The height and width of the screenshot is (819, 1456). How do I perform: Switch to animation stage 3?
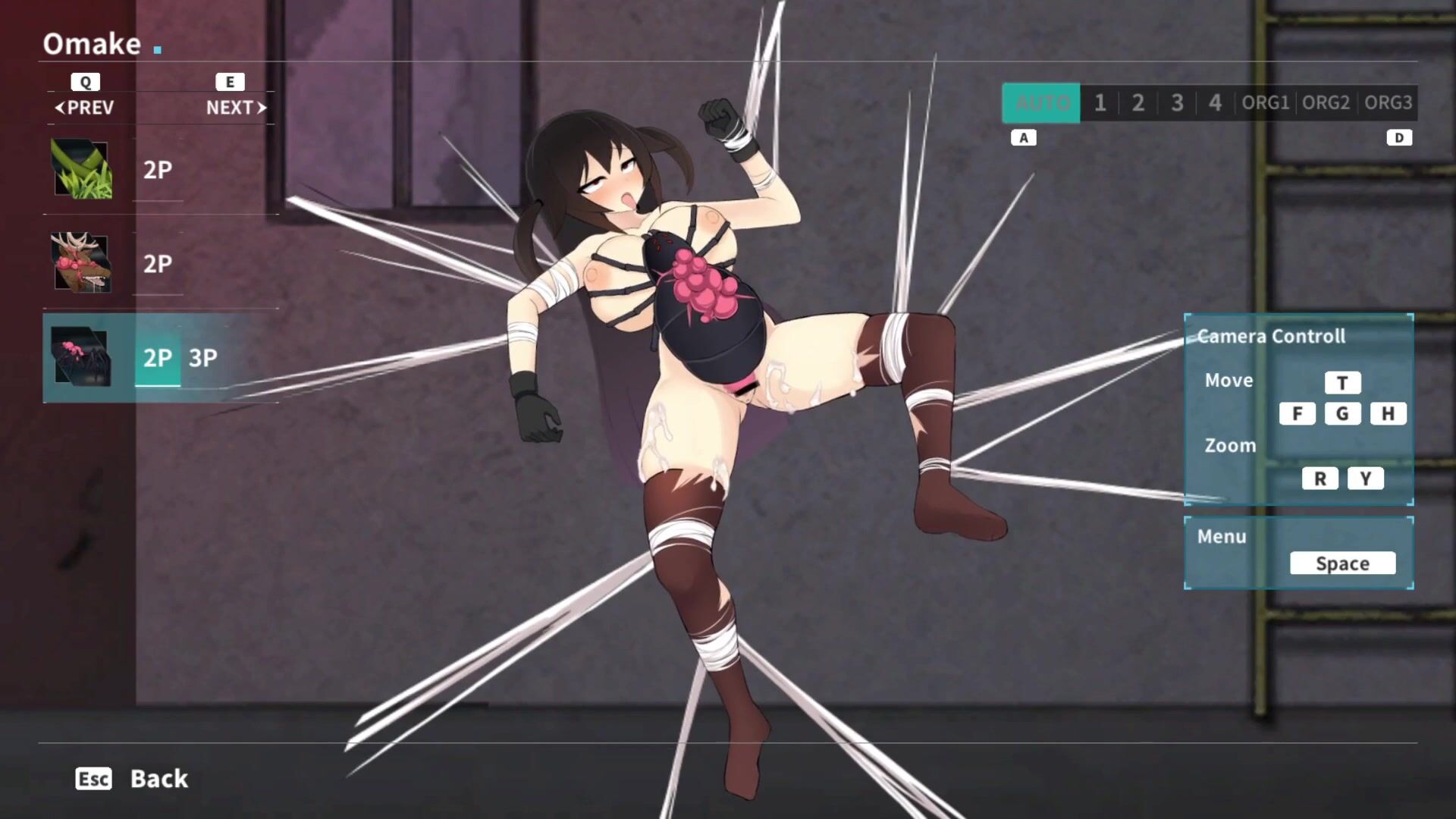click(x=1177, y=103)
